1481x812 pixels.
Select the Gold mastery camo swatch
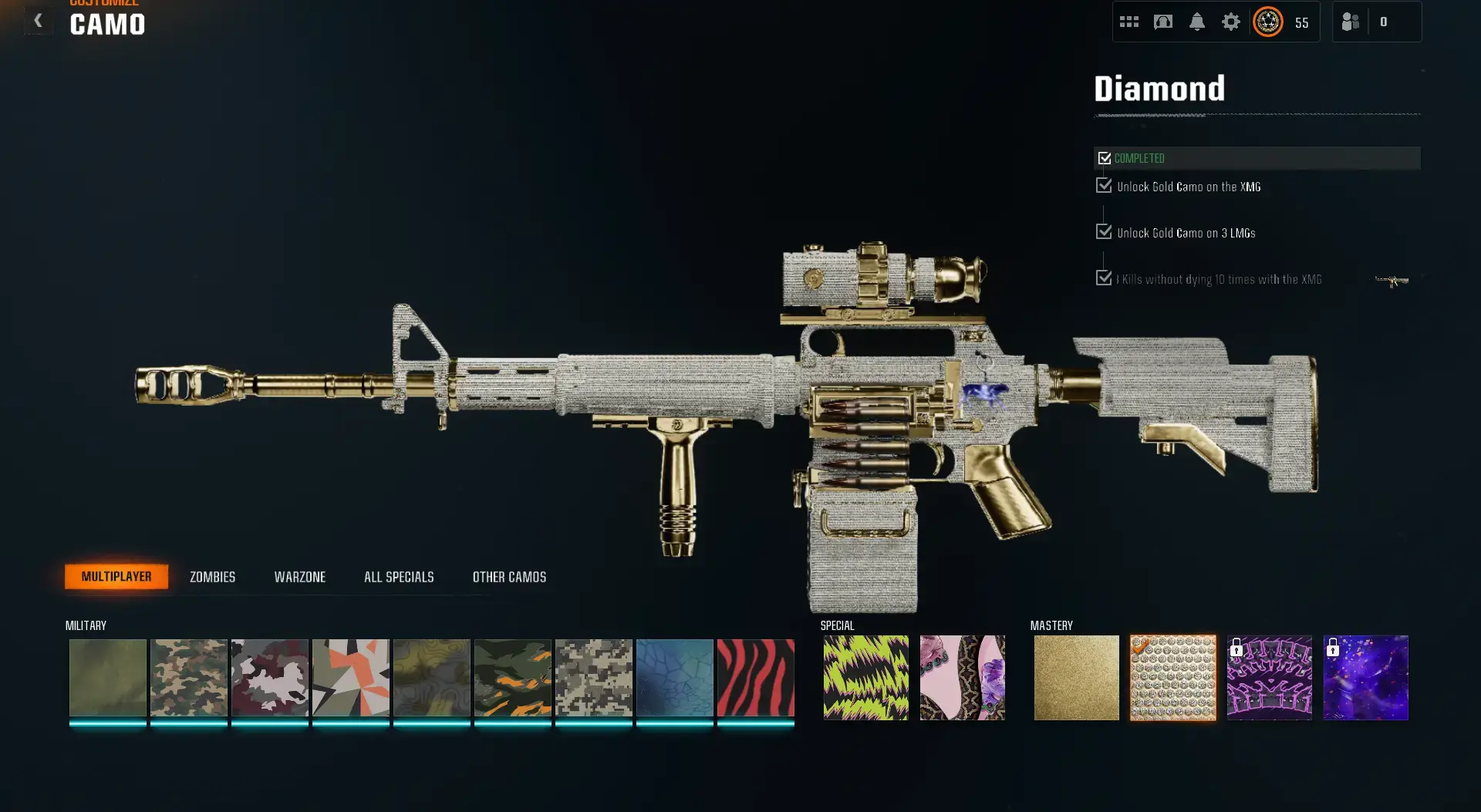point(1076,678)
